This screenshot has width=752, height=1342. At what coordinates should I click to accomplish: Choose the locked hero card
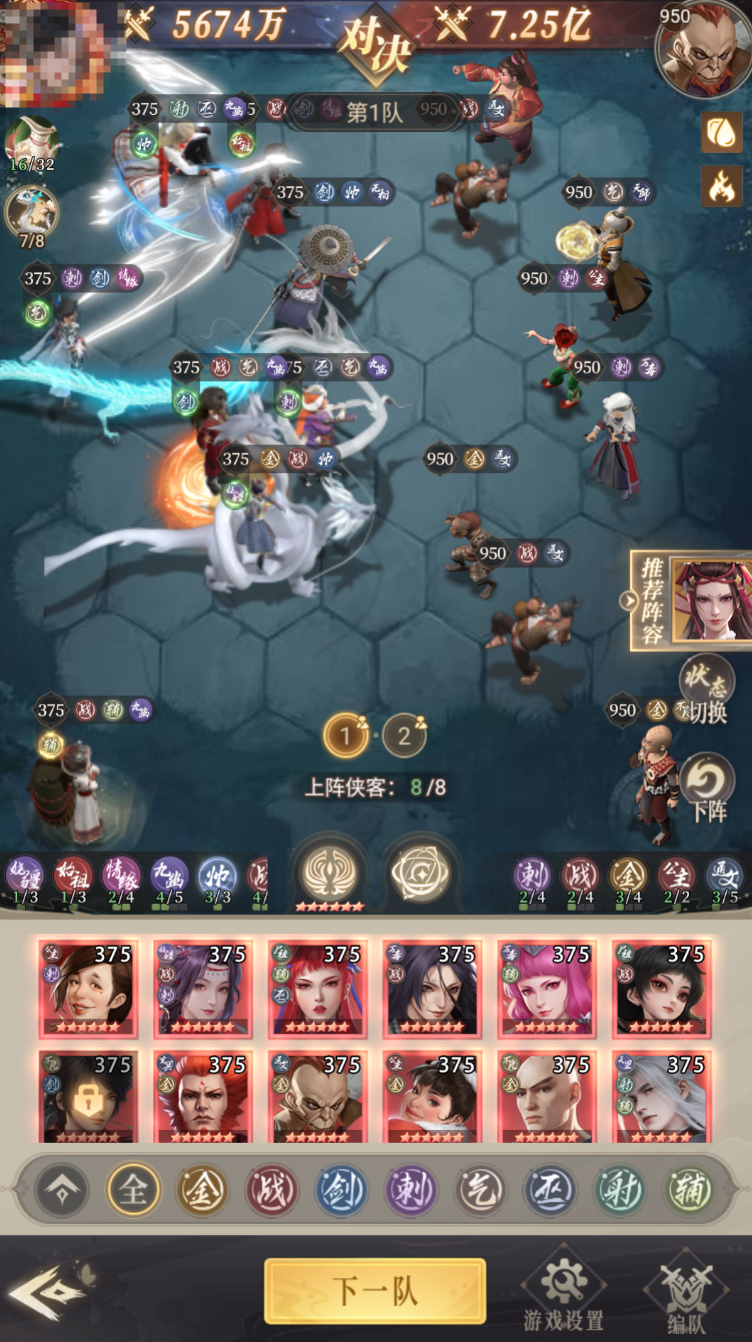pos(86,1096)
